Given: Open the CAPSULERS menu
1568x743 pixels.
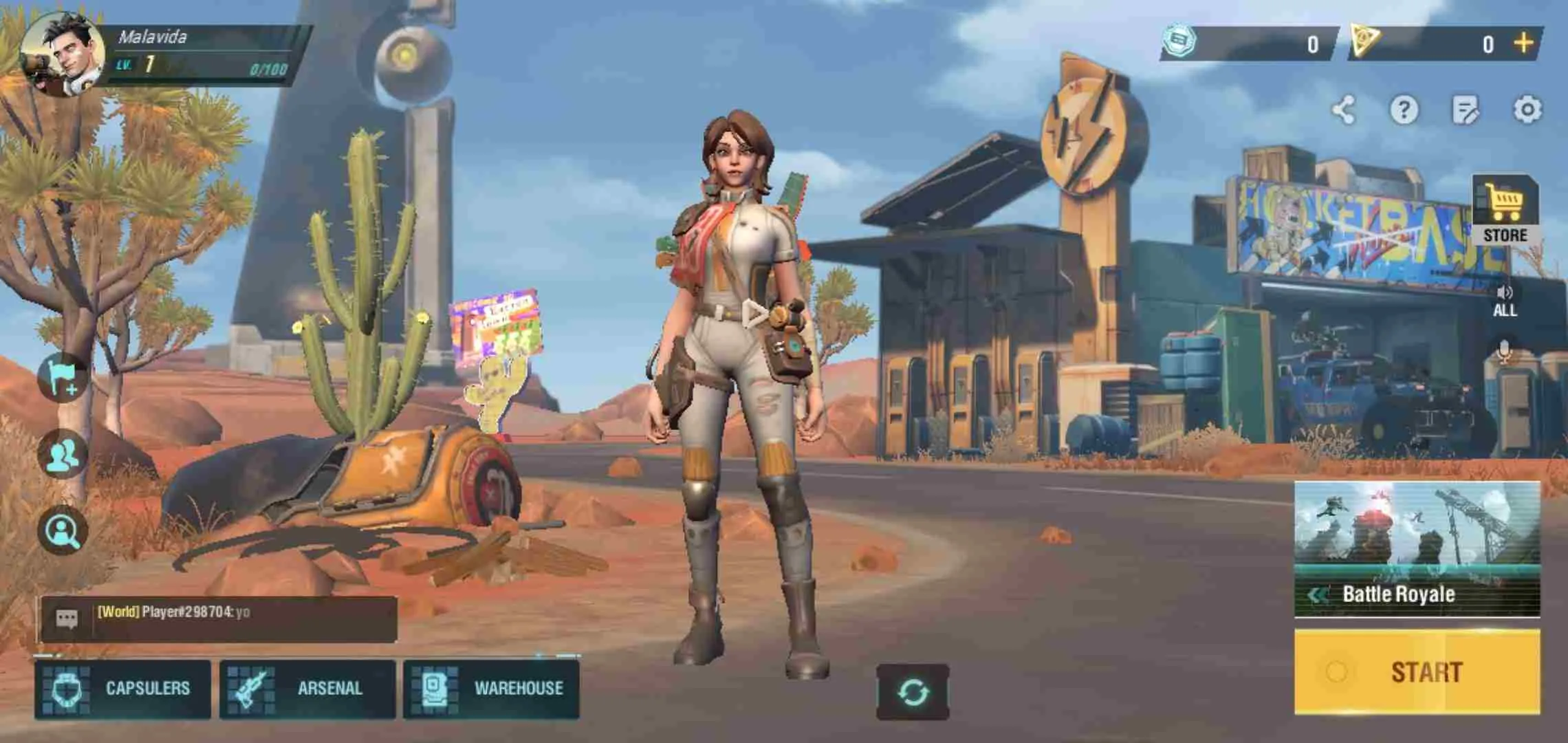Looking at the screenshot, I should 122,687.
